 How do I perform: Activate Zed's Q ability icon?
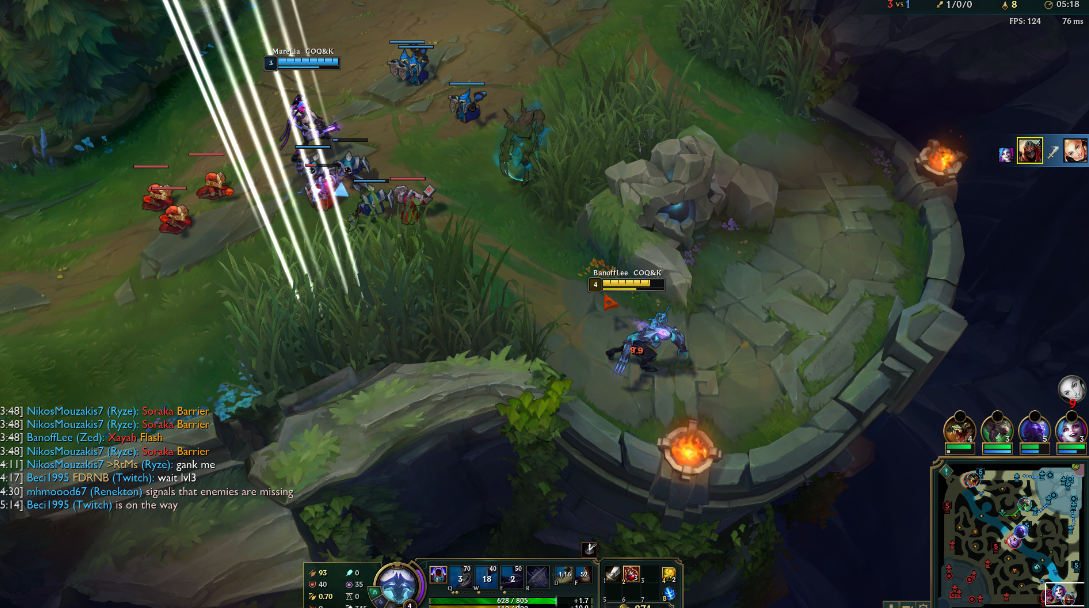(x=462, y=576)
